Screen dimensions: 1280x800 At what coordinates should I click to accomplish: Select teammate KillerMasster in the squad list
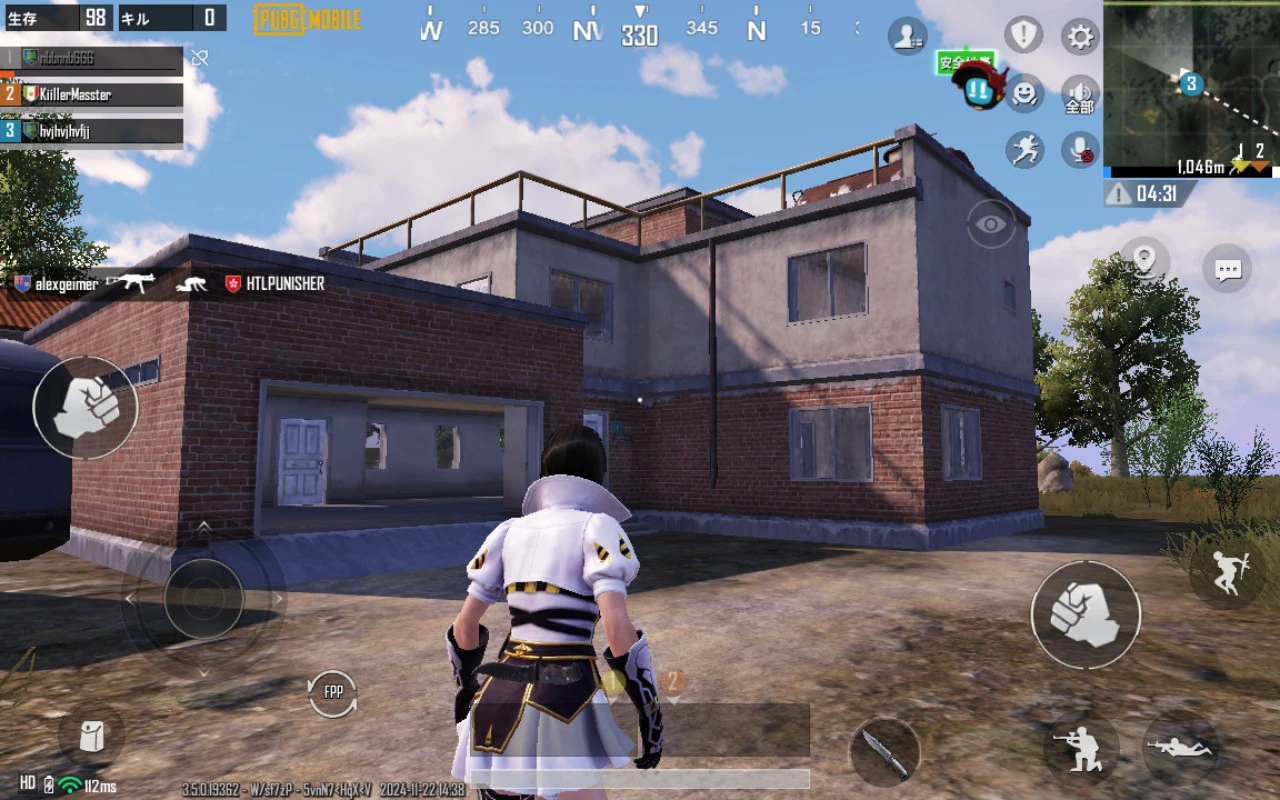93,94
